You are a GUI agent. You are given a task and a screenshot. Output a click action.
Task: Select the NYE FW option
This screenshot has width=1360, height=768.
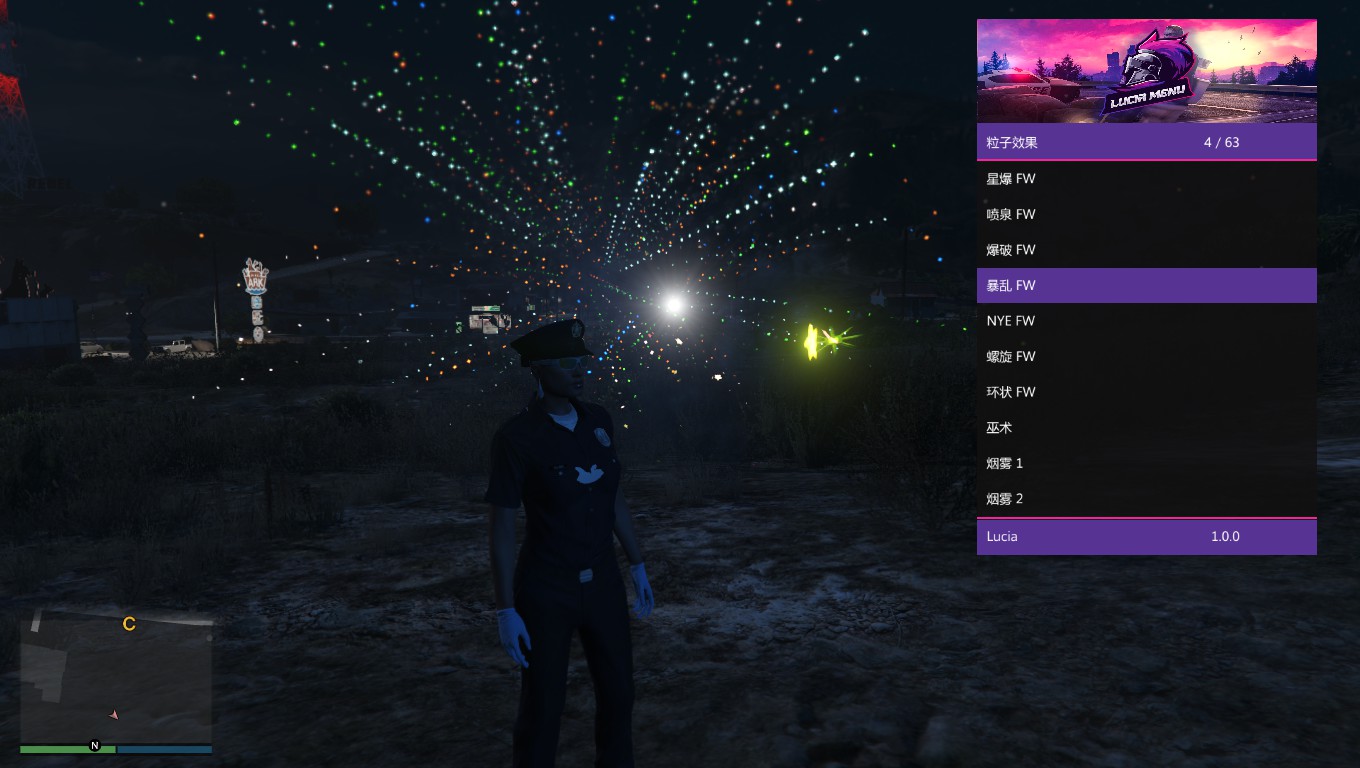click(1146, 321)
